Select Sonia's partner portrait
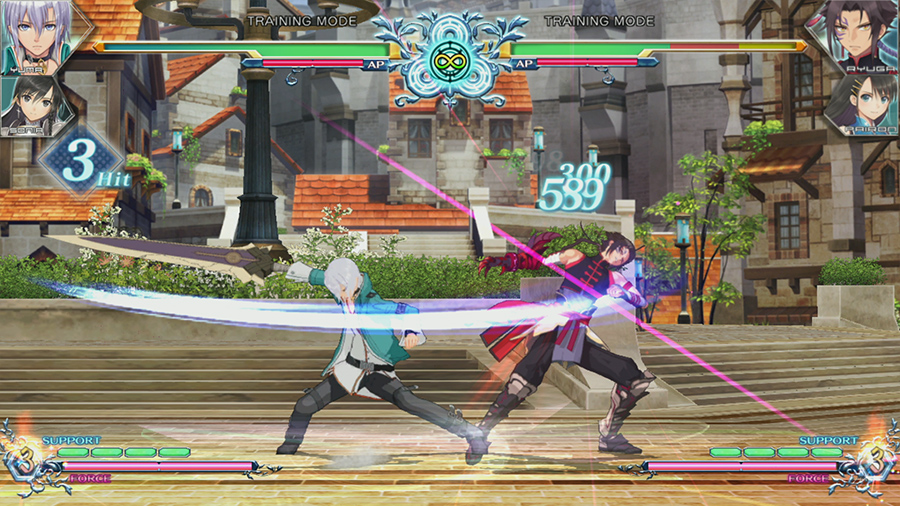 (35, 105)
